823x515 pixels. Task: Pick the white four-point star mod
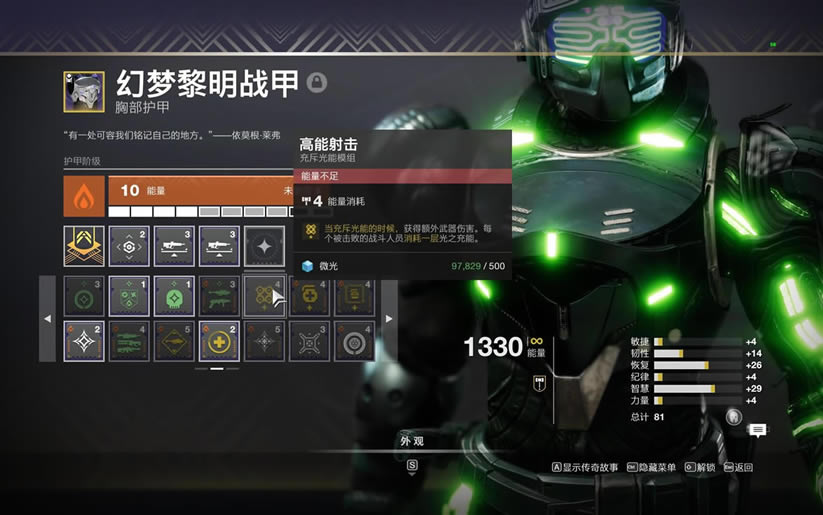tap(84, 341)
